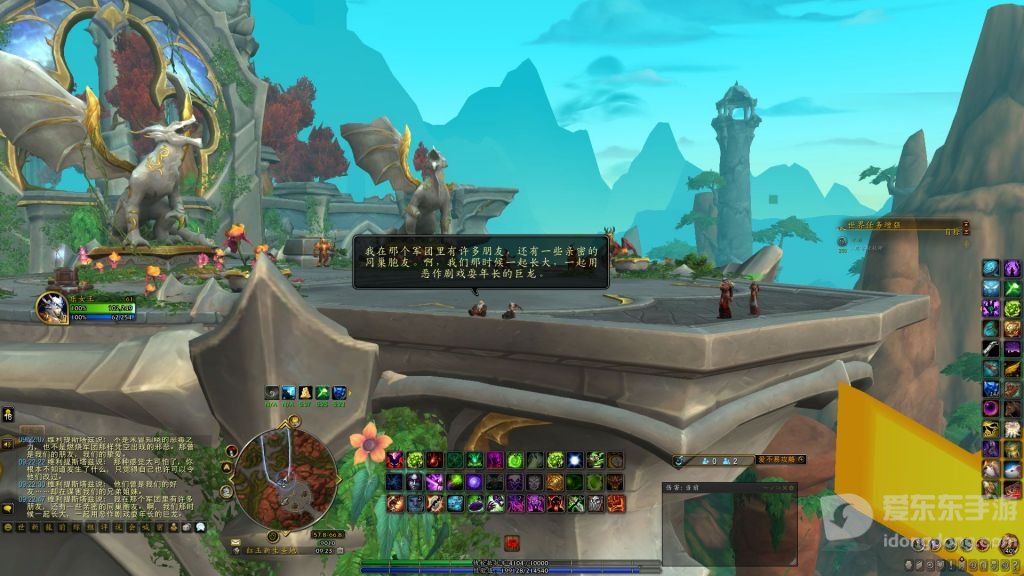Activate the red square icon below action bars

click(x=511, y=543)
